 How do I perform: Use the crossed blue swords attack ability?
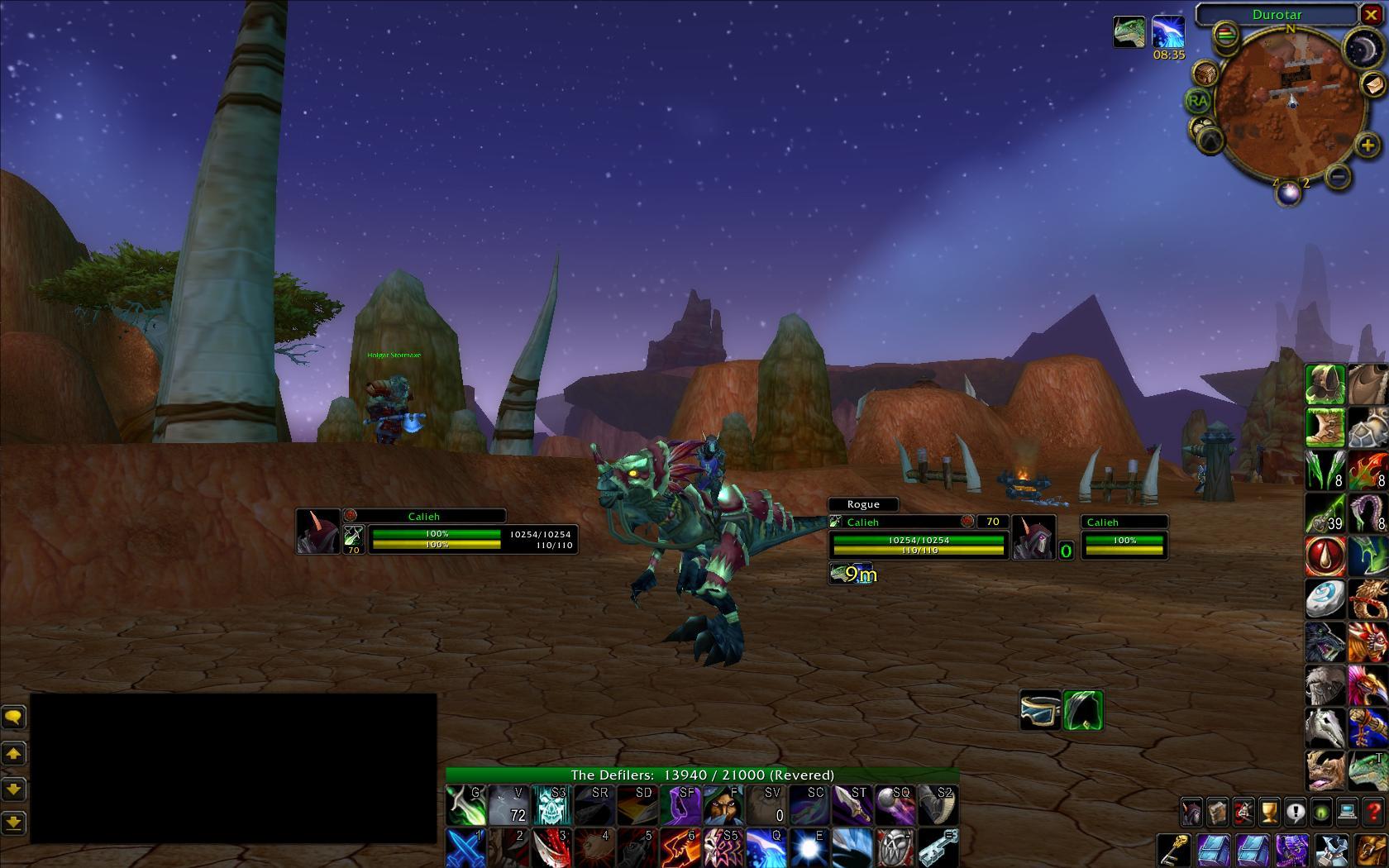point(465,848)
